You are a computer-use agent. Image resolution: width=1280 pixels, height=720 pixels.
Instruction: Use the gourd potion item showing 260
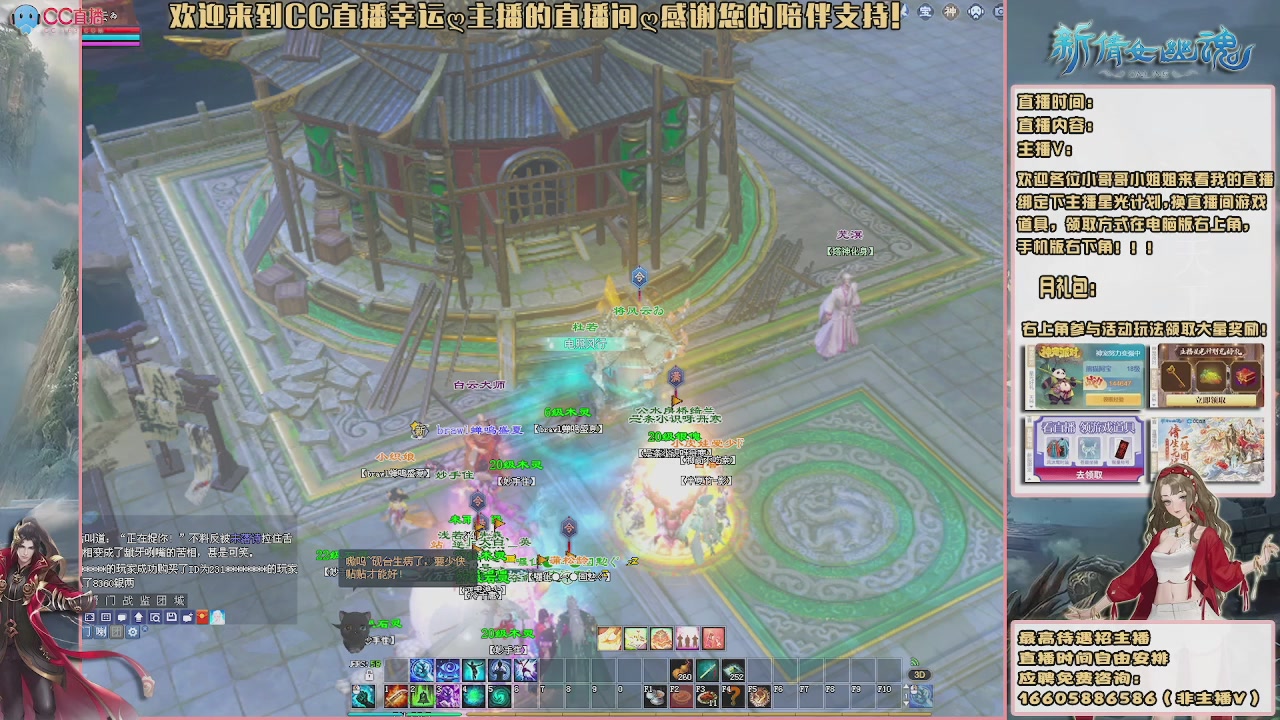point(681,669)
